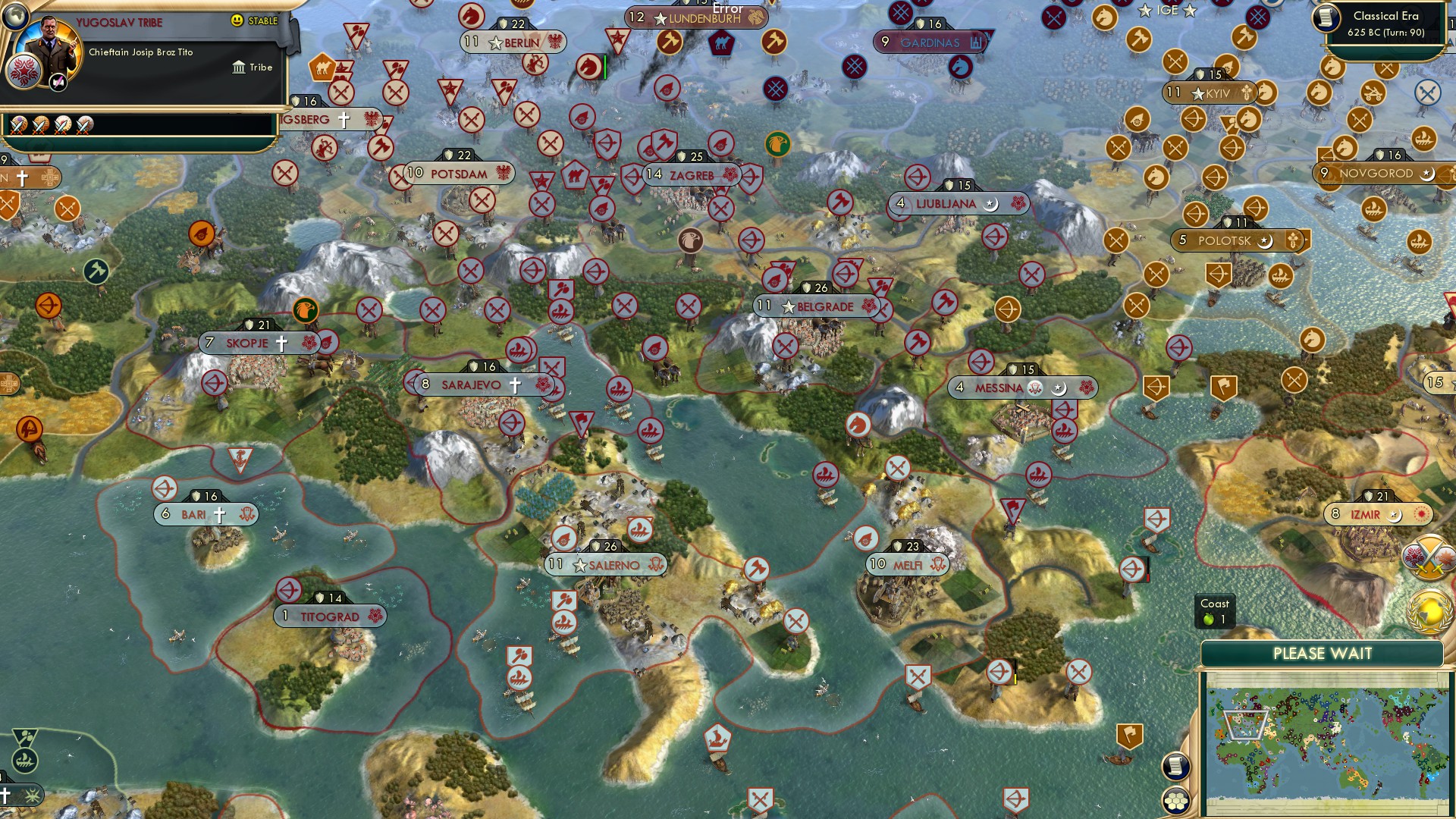The image size is (1456, 819).
Task: Click the Tribe government building icon
Action: pos(240,67)
